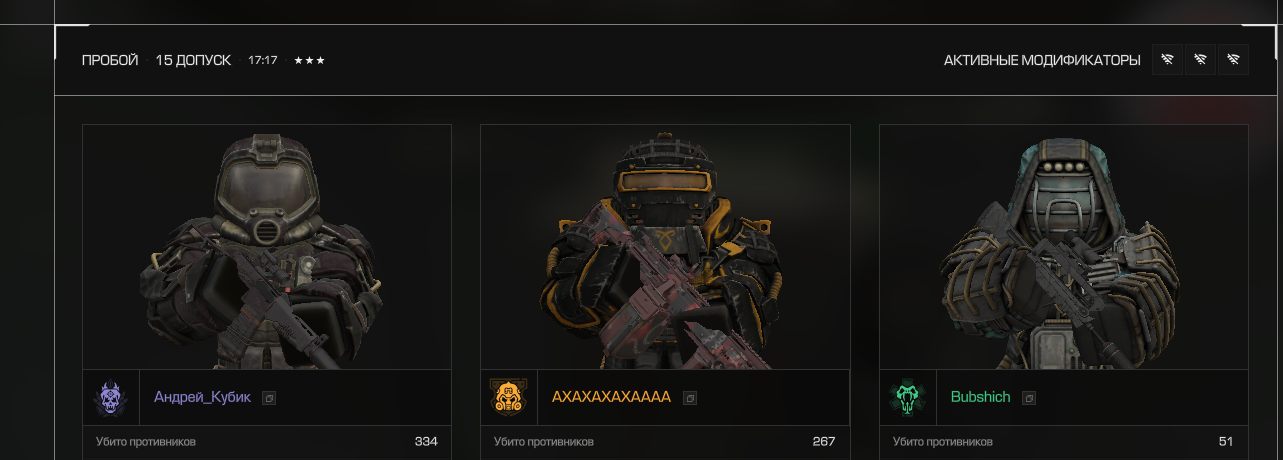Image resolution: width=1283 pixels, height=460 pixels.
Task: Copy the nickname АХАХАХАХАААА
Action: (690, 398)
